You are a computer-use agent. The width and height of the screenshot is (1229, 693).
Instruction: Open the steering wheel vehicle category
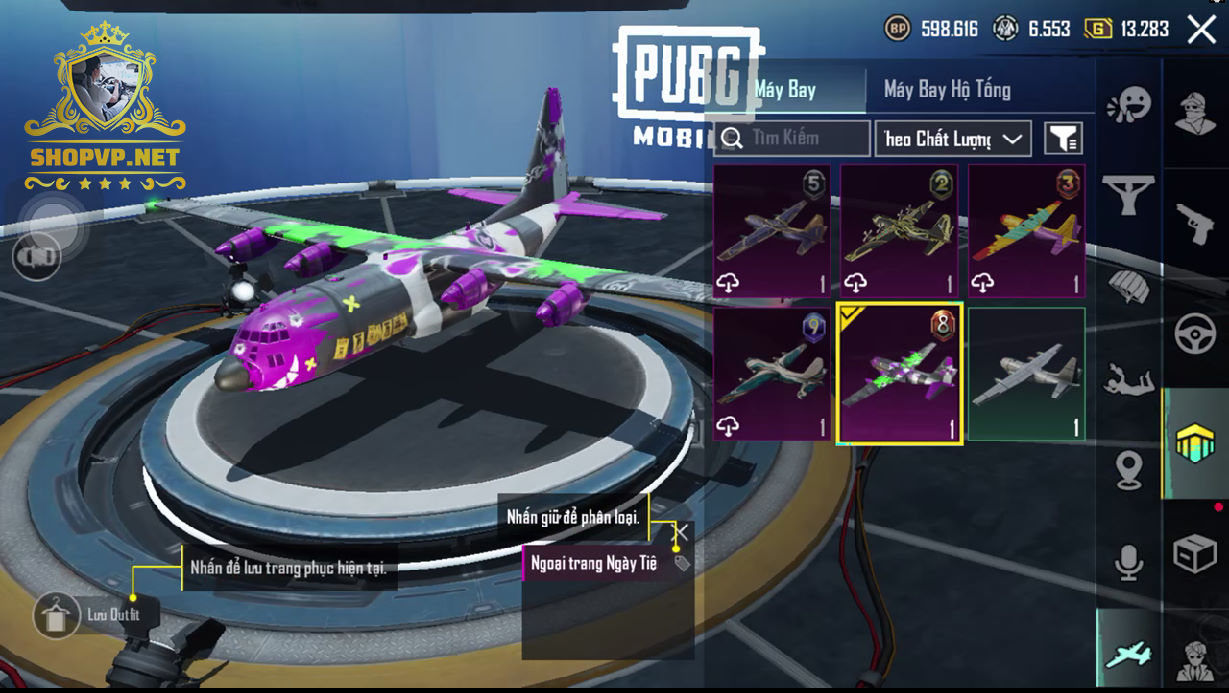point(1195,333)
